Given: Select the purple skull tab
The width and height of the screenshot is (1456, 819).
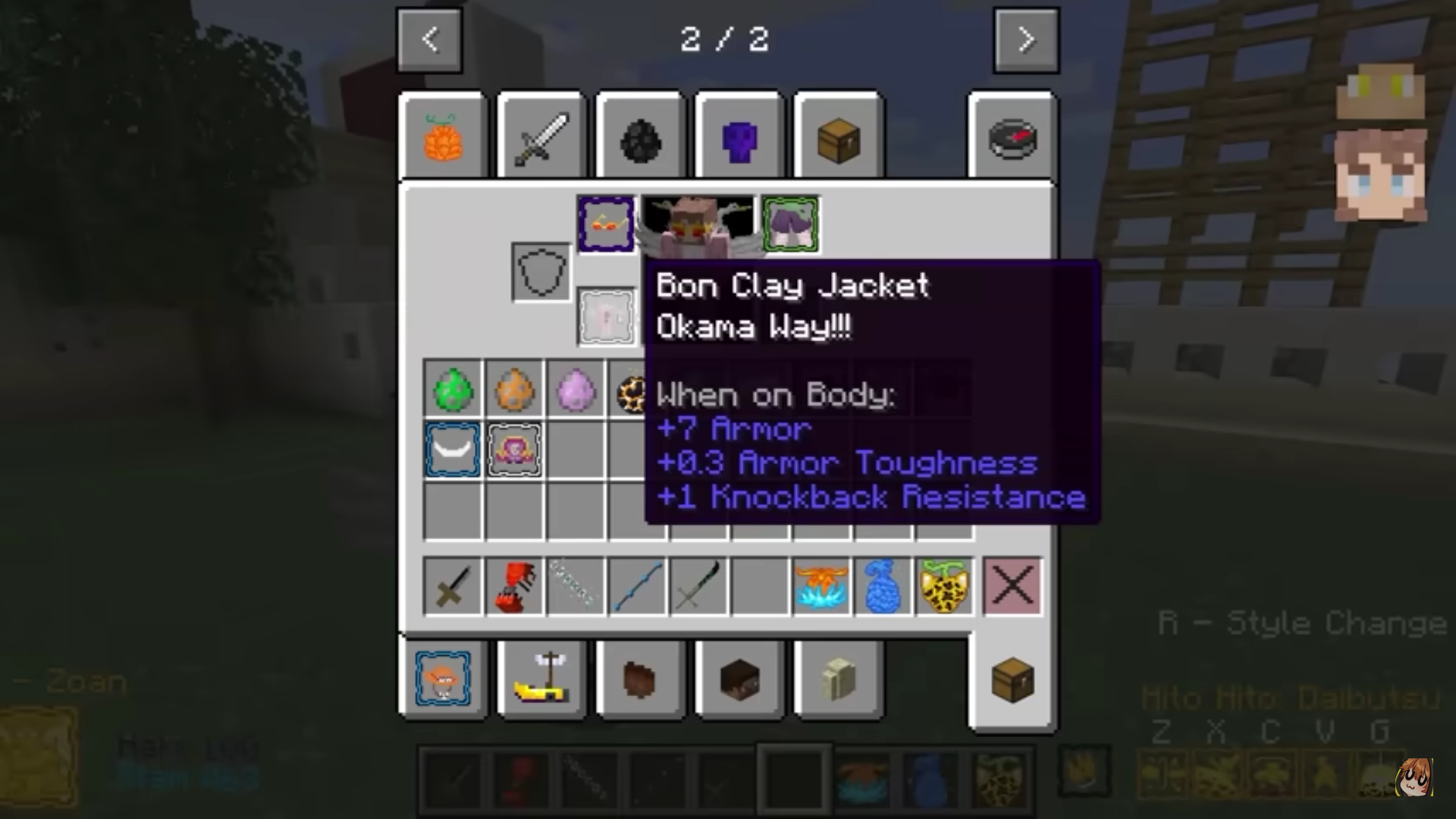Looking at the screenshot, I should [739, 140].
